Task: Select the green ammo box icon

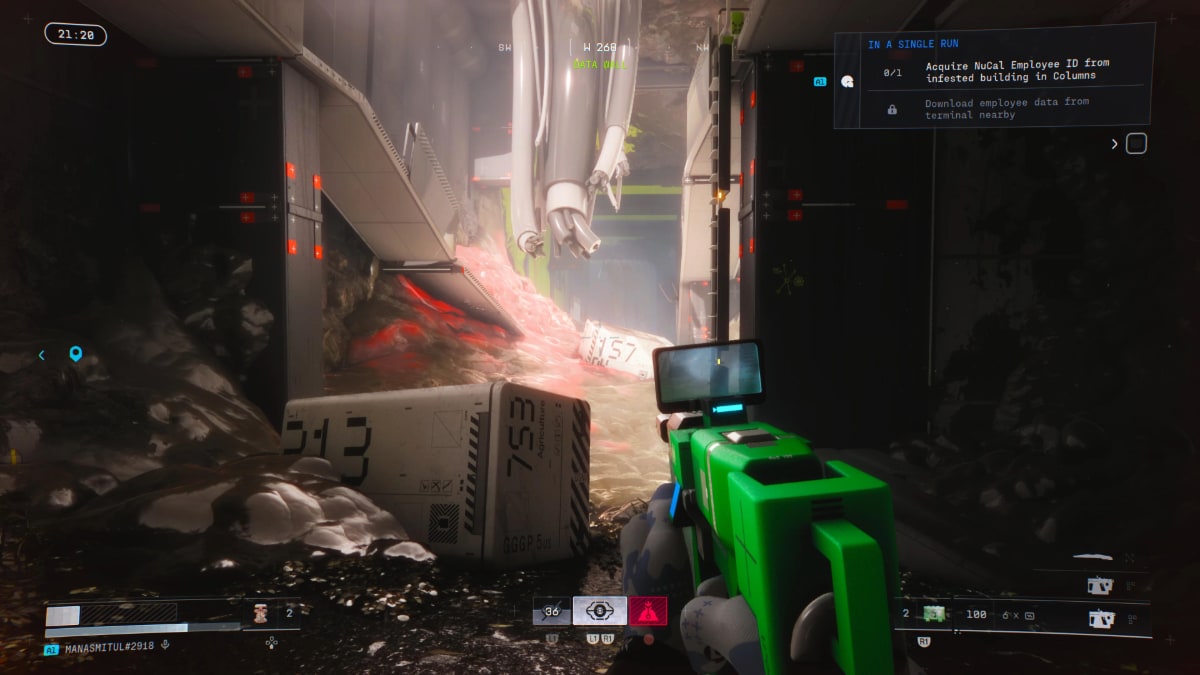Action: pos(935,614)
